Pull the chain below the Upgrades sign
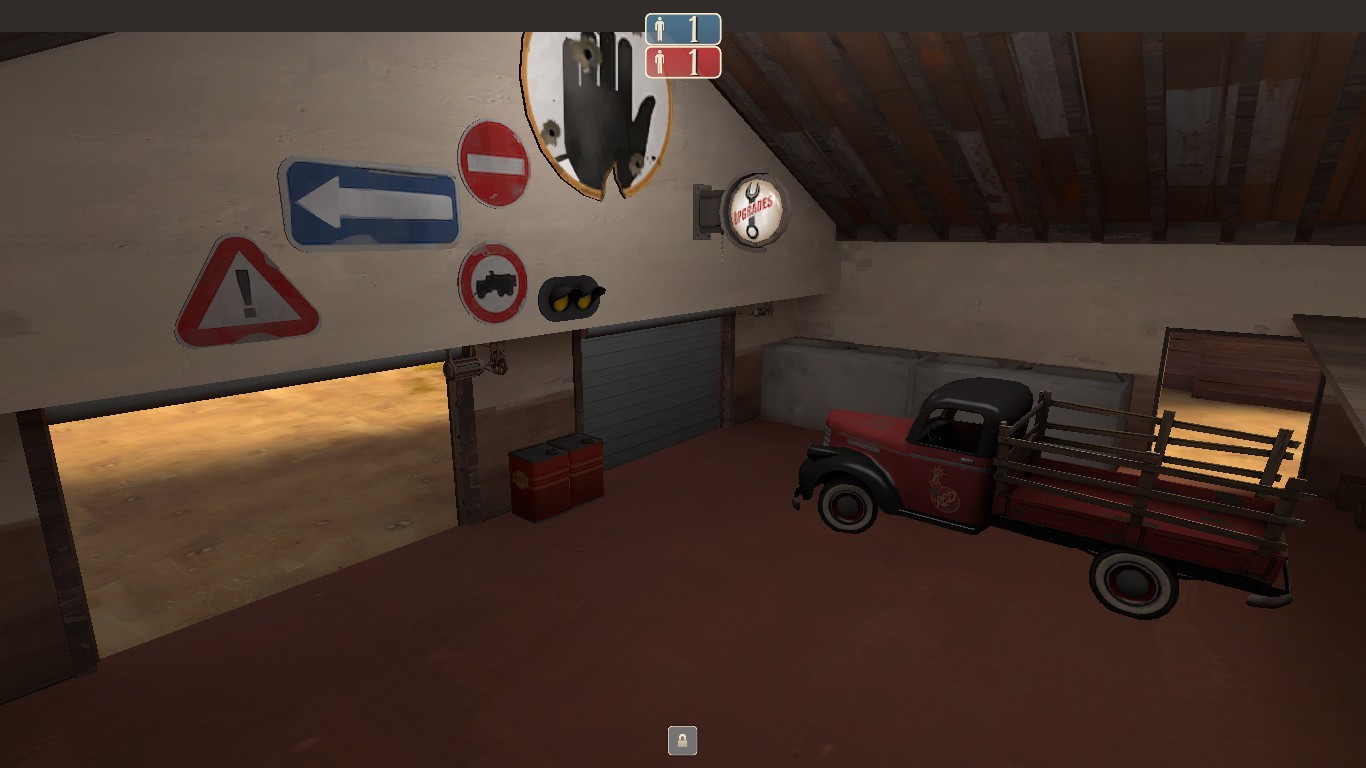 (722, 245)
